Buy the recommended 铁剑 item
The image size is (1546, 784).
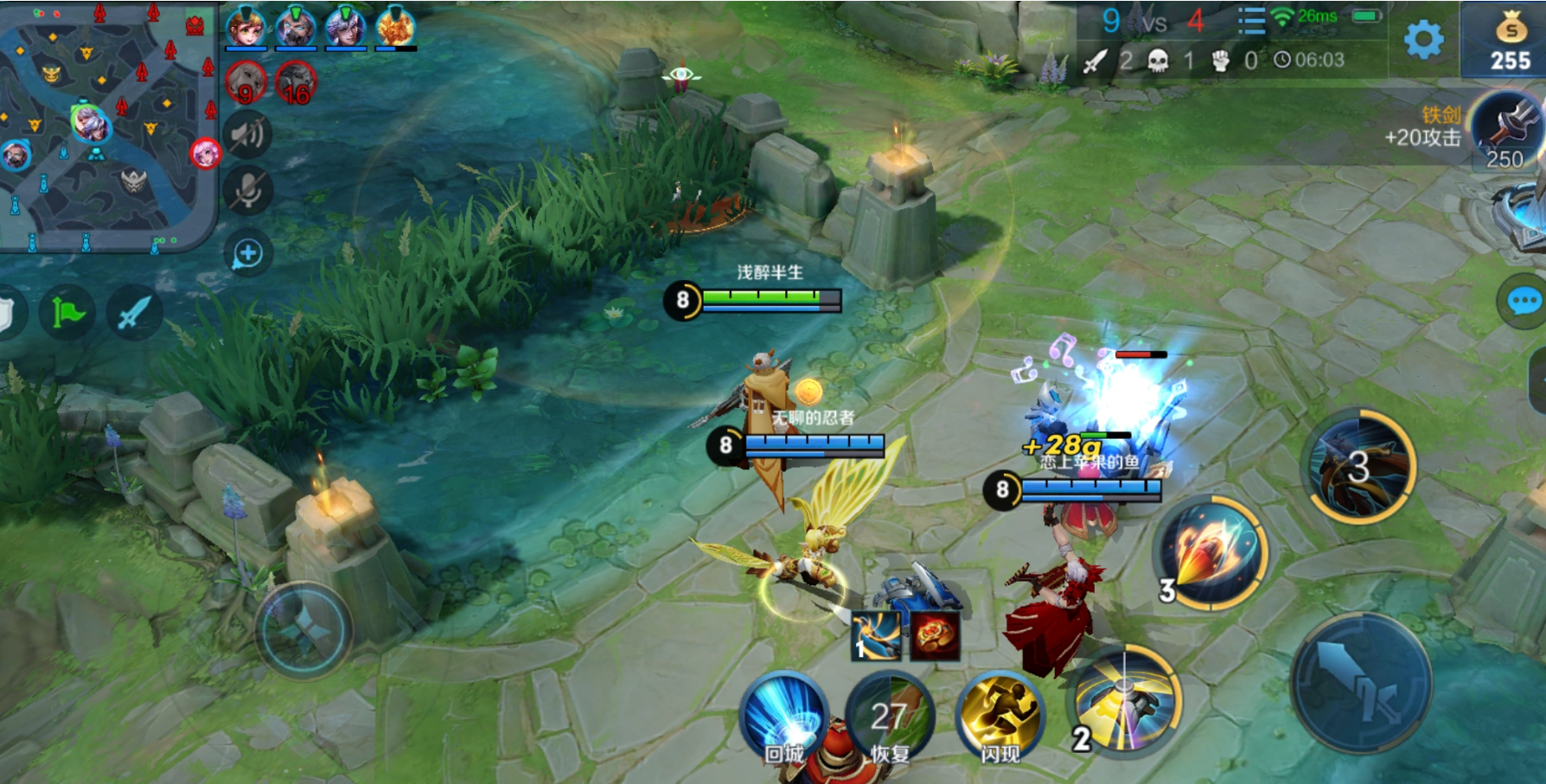click(x=1506, y=130)
